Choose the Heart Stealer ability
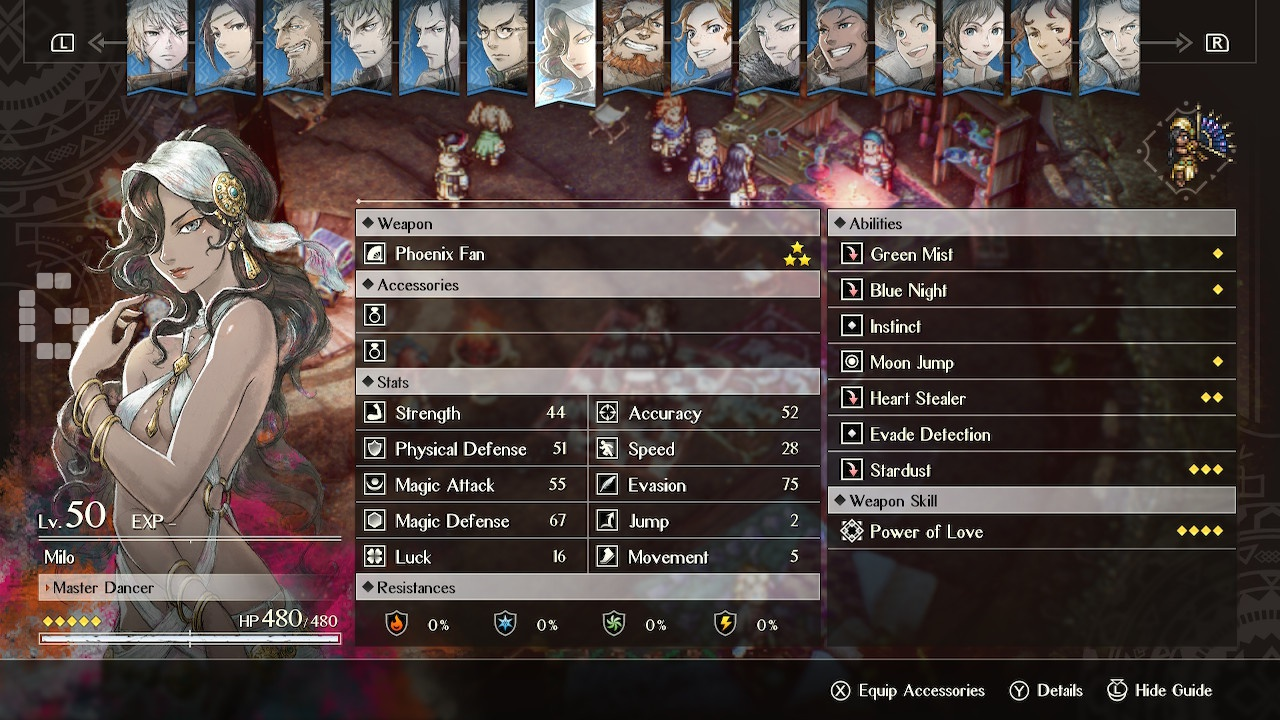This screenshot has height=720, width=1280. click(x=1031, y=398)
